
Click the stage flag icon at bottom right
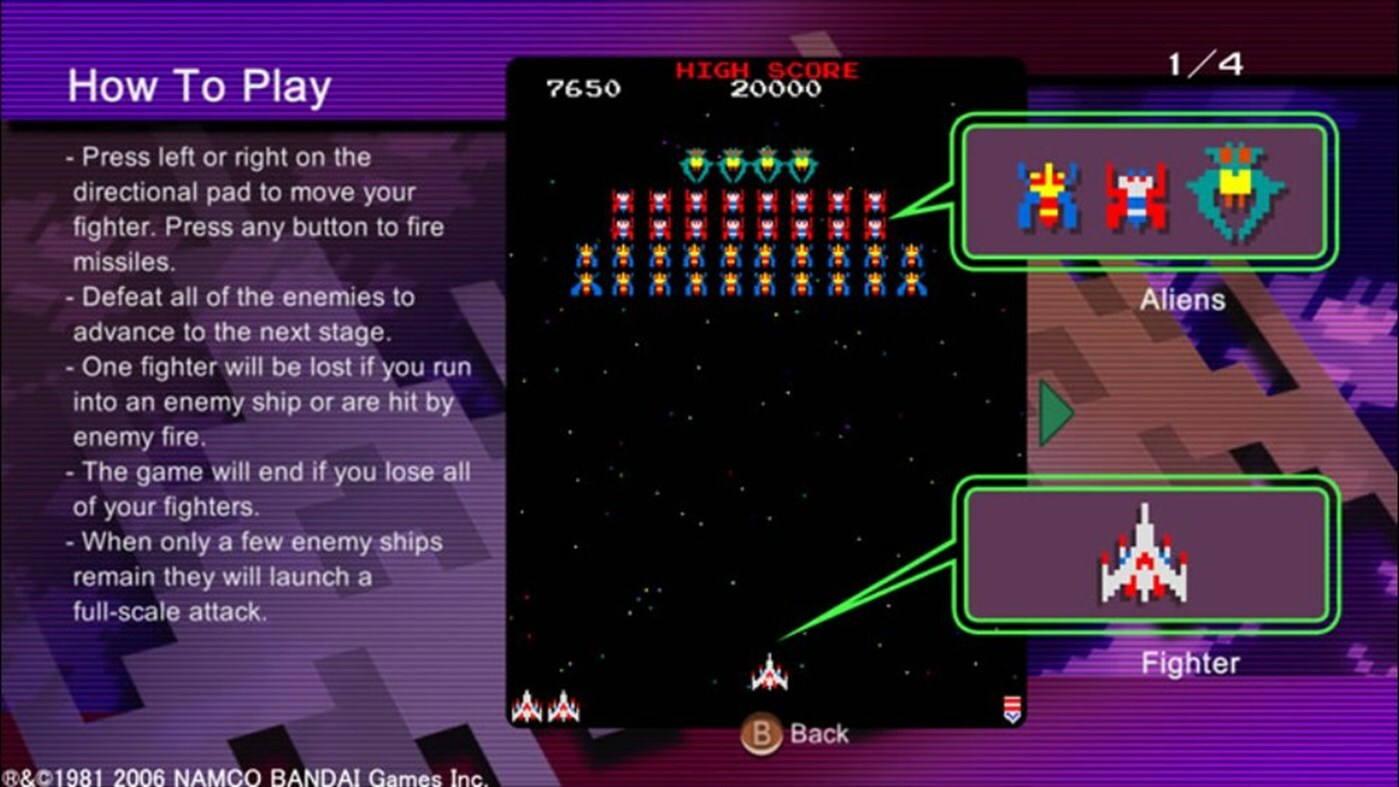[1011, 708]
